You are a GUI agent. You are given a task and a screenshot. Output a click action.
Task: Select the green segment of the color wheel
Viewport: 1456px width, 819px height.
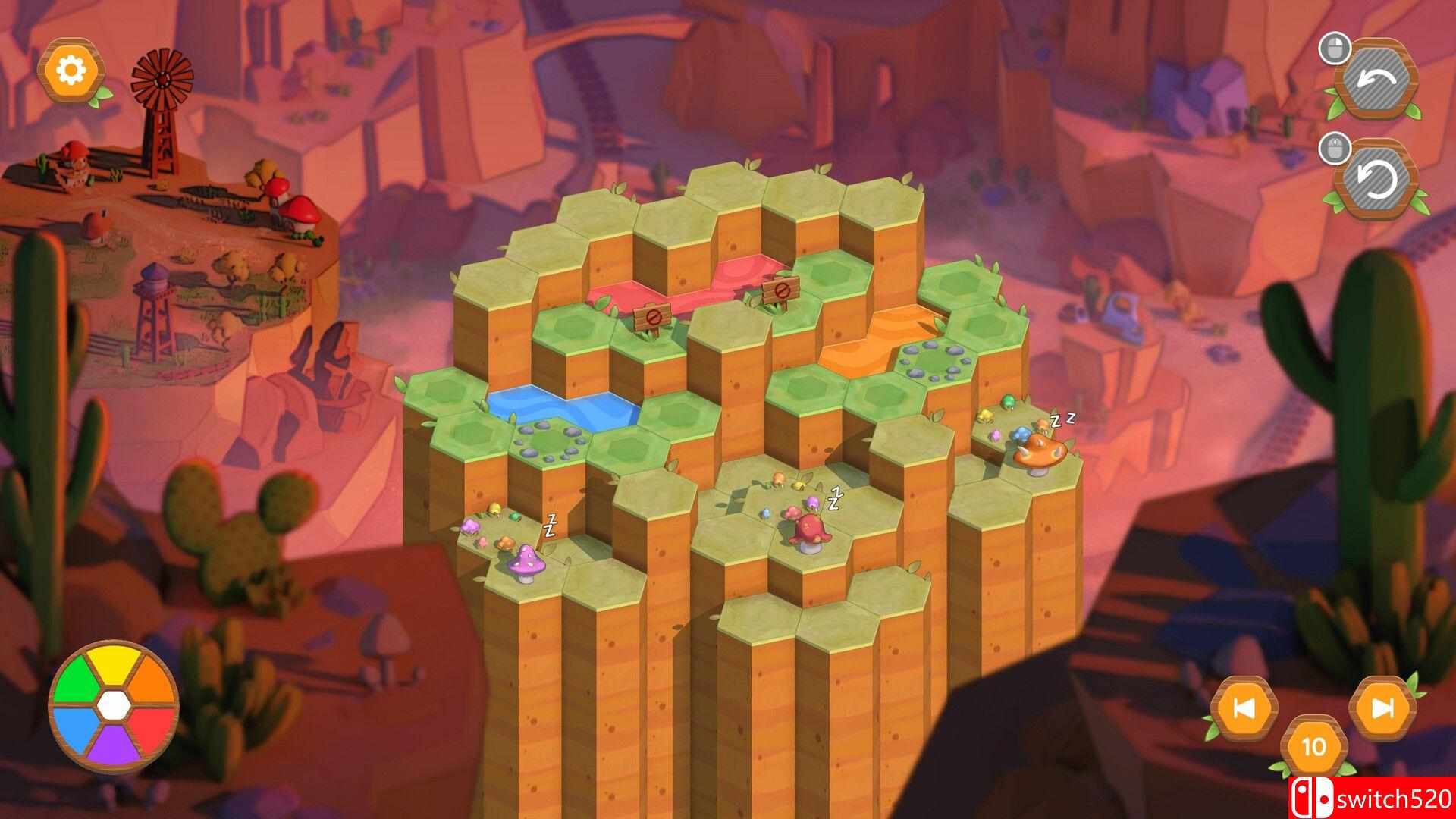[78, 679]
